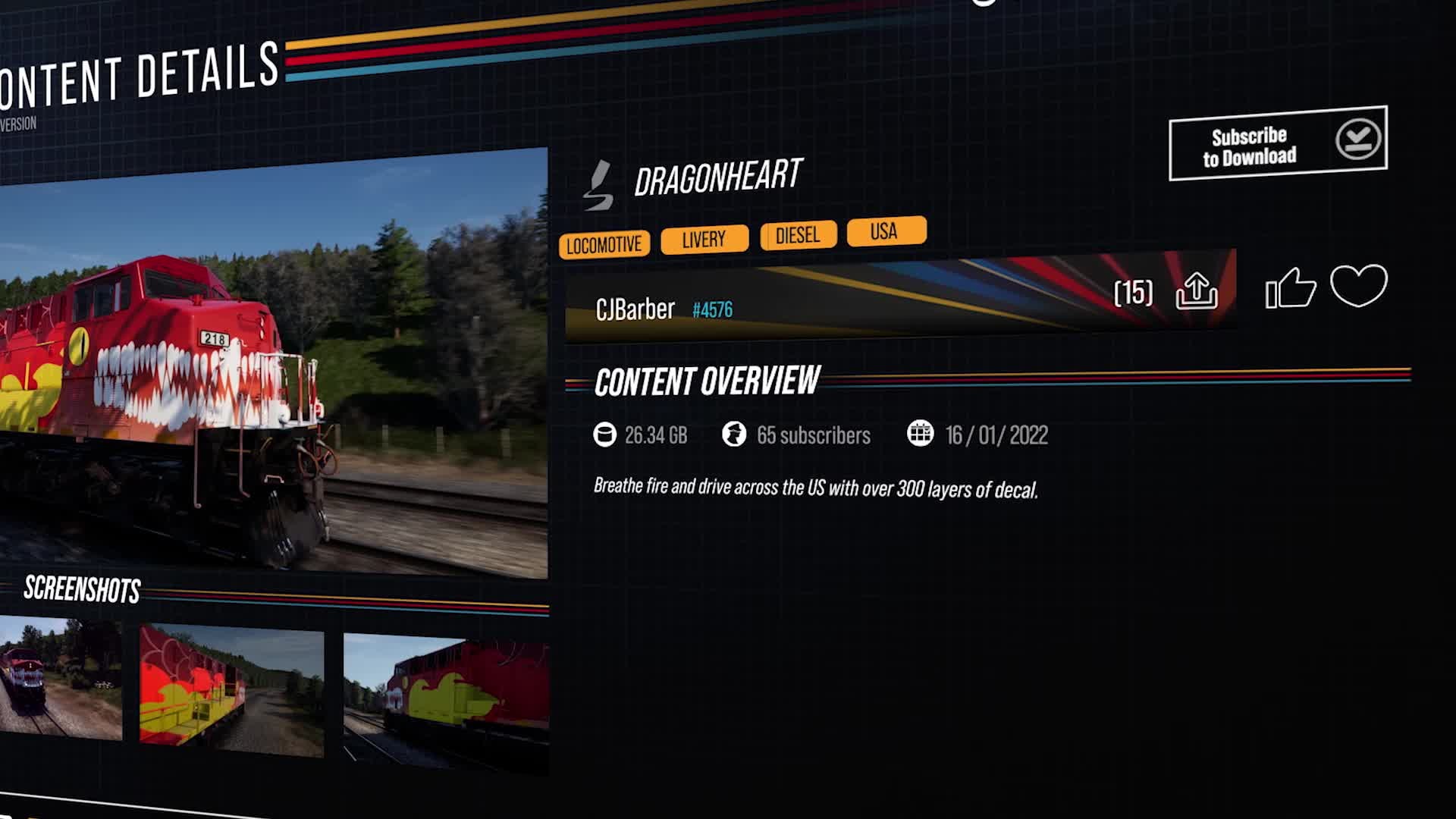
Task: Select the Locomotive tag
Action: (604, 244)
